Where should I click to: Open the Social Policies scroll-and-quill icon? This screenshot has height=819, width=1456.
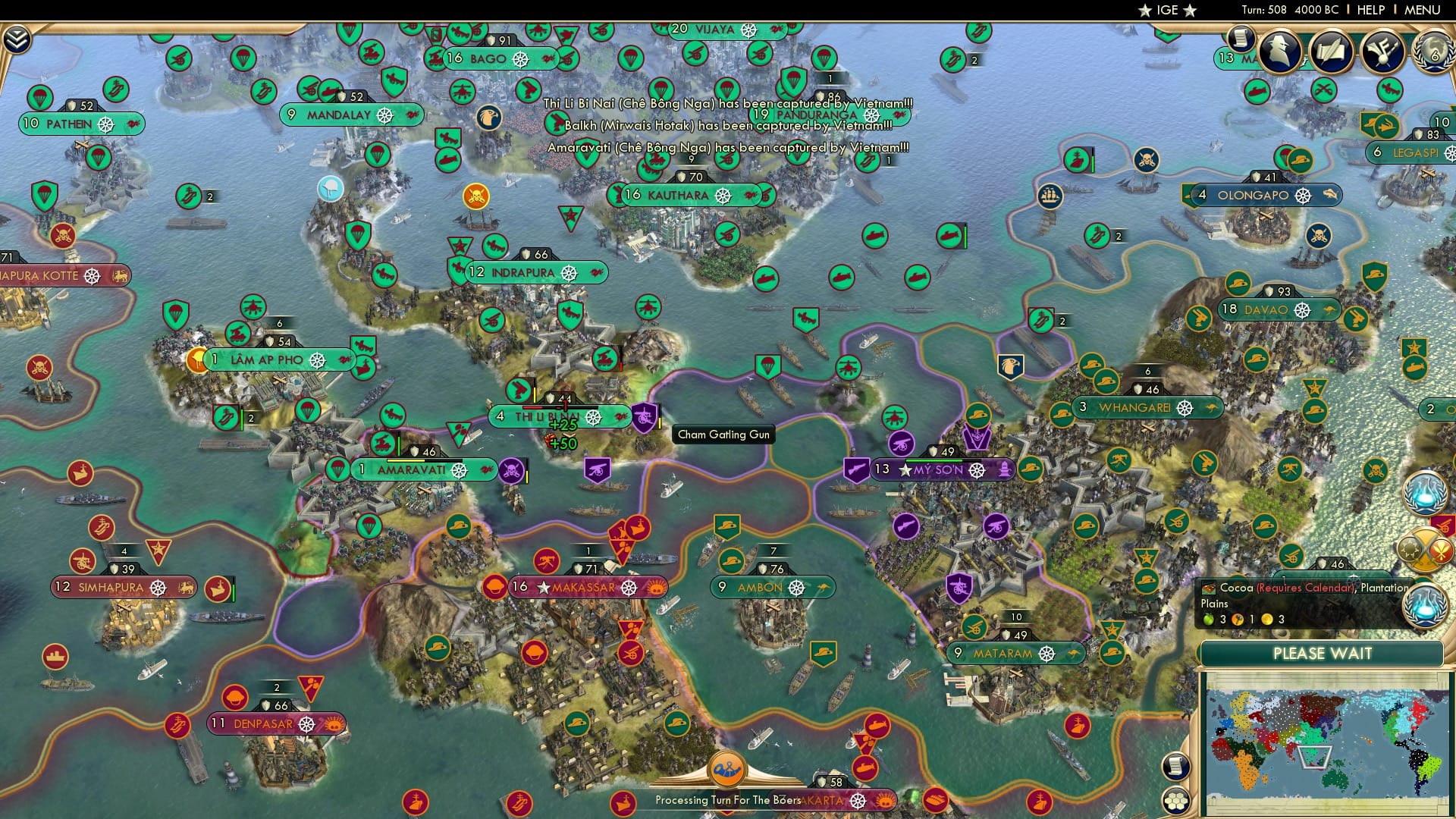1335,51
